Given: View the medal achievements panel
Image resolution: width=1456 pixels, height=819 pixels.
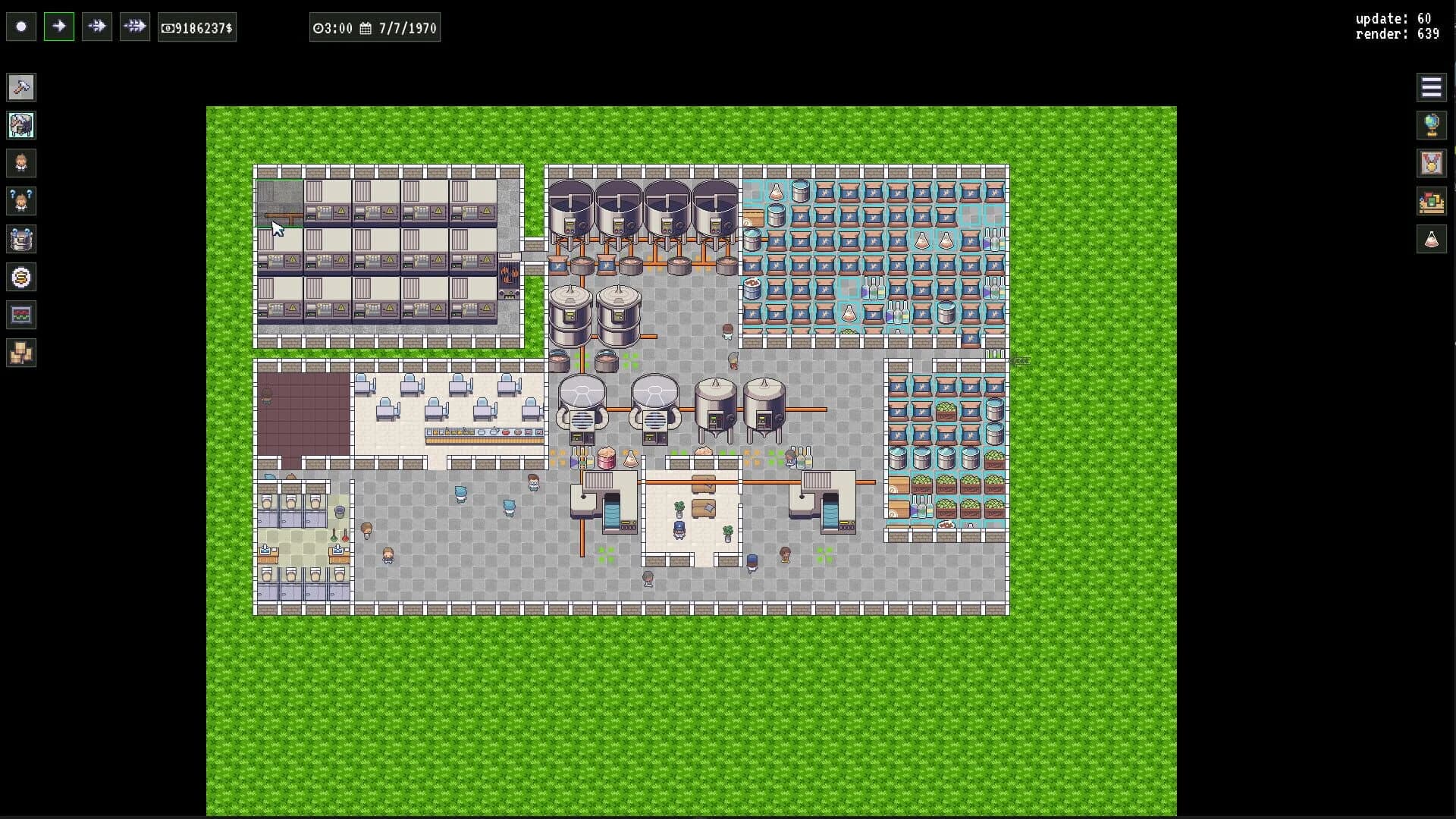Looking at the screenshot, I should pos(1432,163).
